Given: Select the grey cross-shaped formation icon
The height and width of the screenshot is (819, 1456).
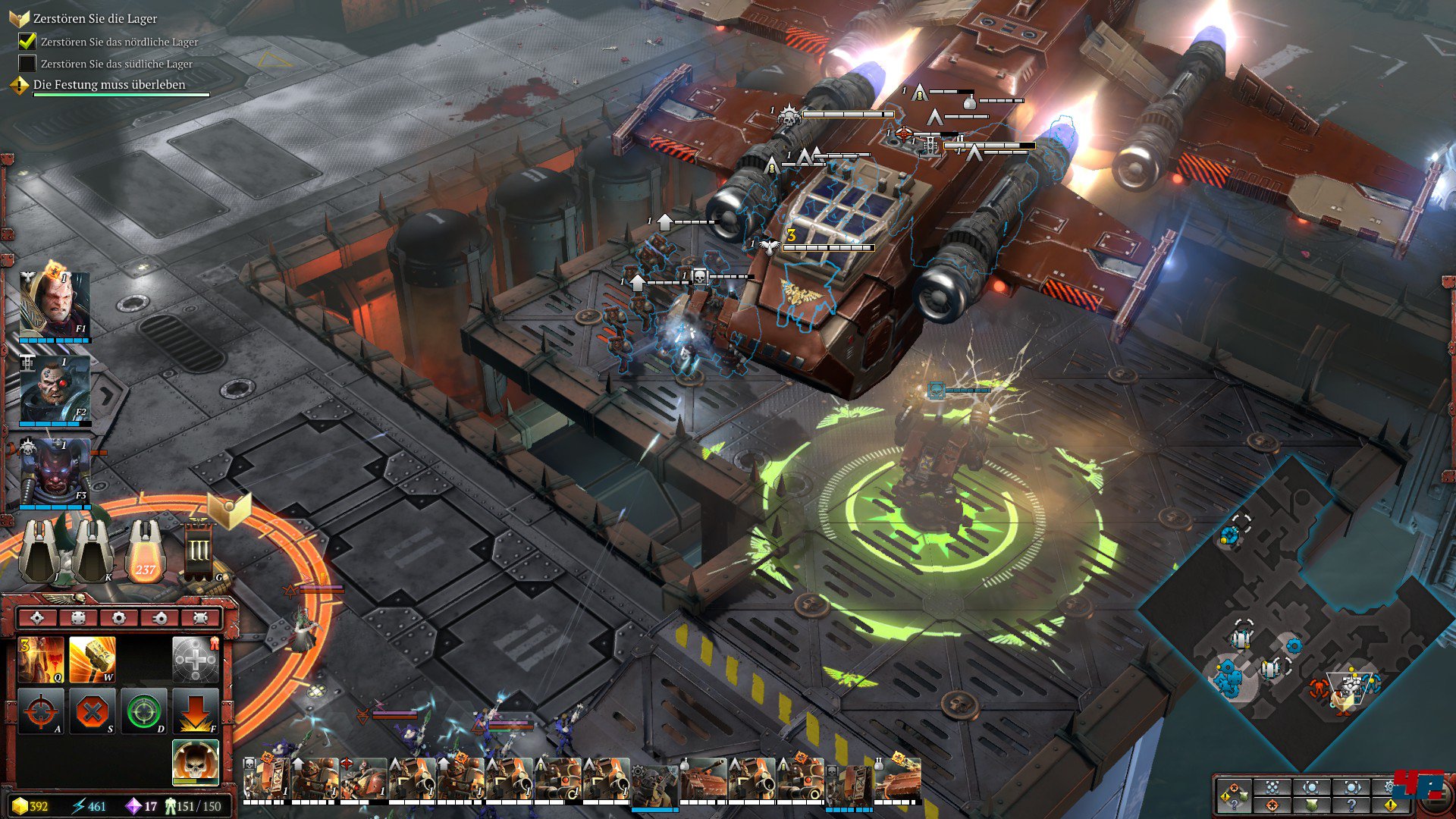Looking at the screenshot, I should 196,658.
